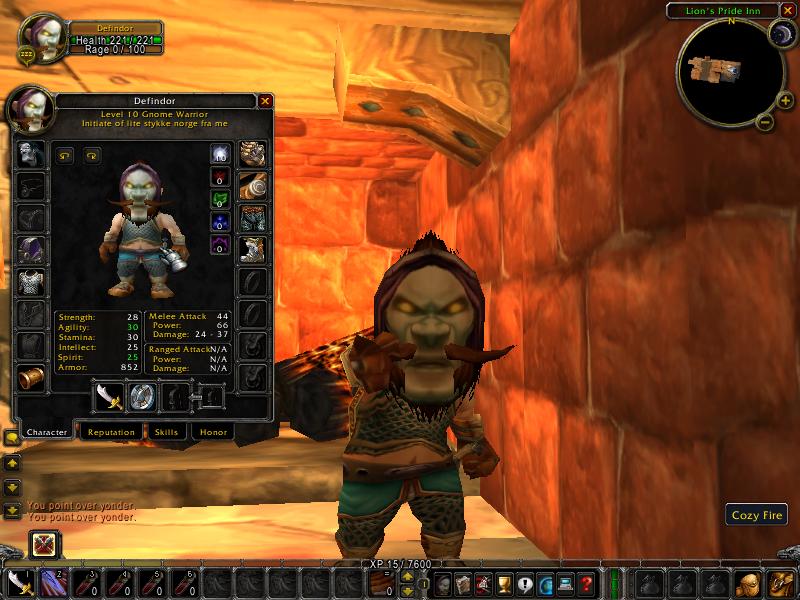Screen dimensions: 800x600
Task: Open the backpack bag
Action: [x=779, y=584]
